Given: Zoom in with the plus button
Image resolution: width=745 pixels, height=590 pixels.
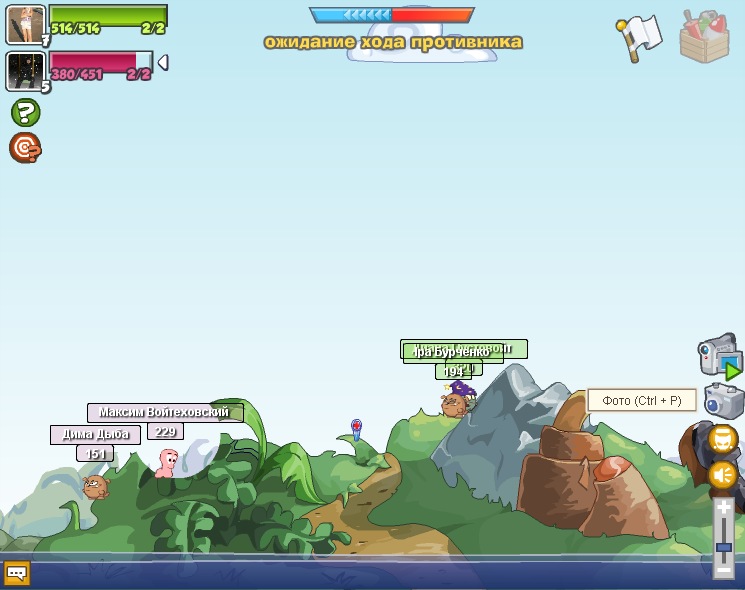Looking at the screenshot, I should point(723,508).
